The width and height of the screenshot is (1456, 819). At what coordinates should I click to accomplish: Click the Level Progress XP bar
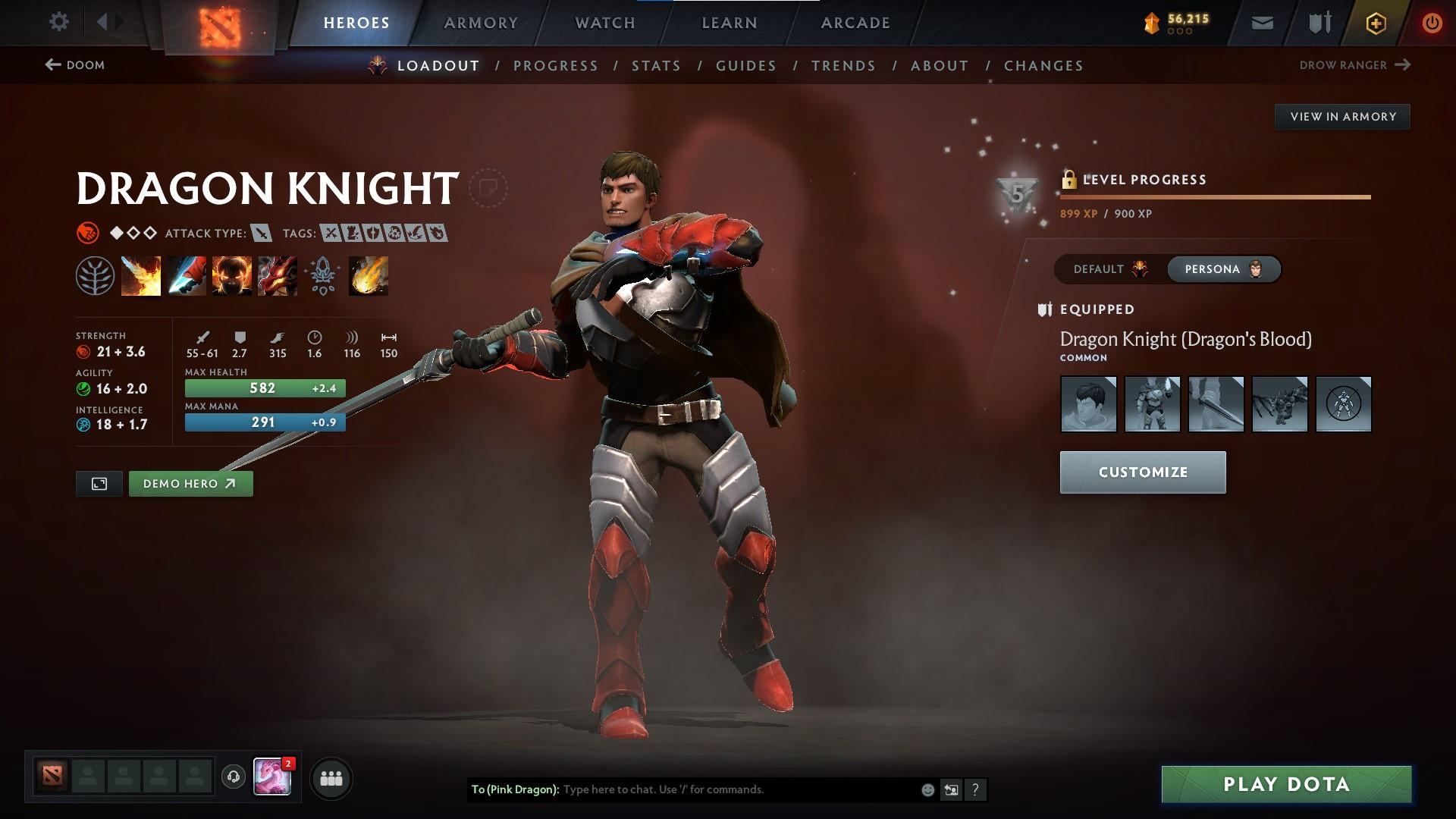point(1213,197)
